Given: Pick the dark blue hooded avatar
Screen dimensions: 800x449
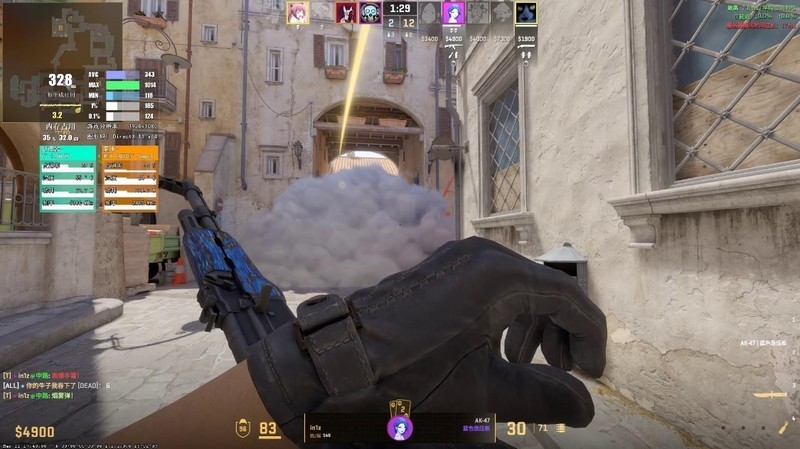Looking at the screenshot, I should click(526, 12).
